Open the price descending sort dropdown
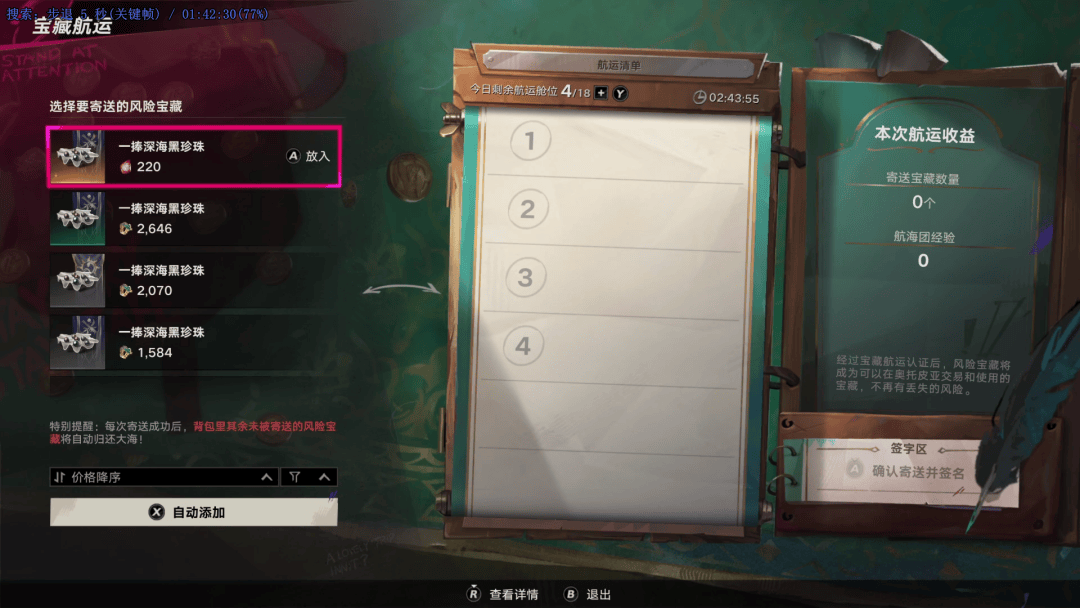This screenshot has height=608, width=1080. (x=165, y=478)
